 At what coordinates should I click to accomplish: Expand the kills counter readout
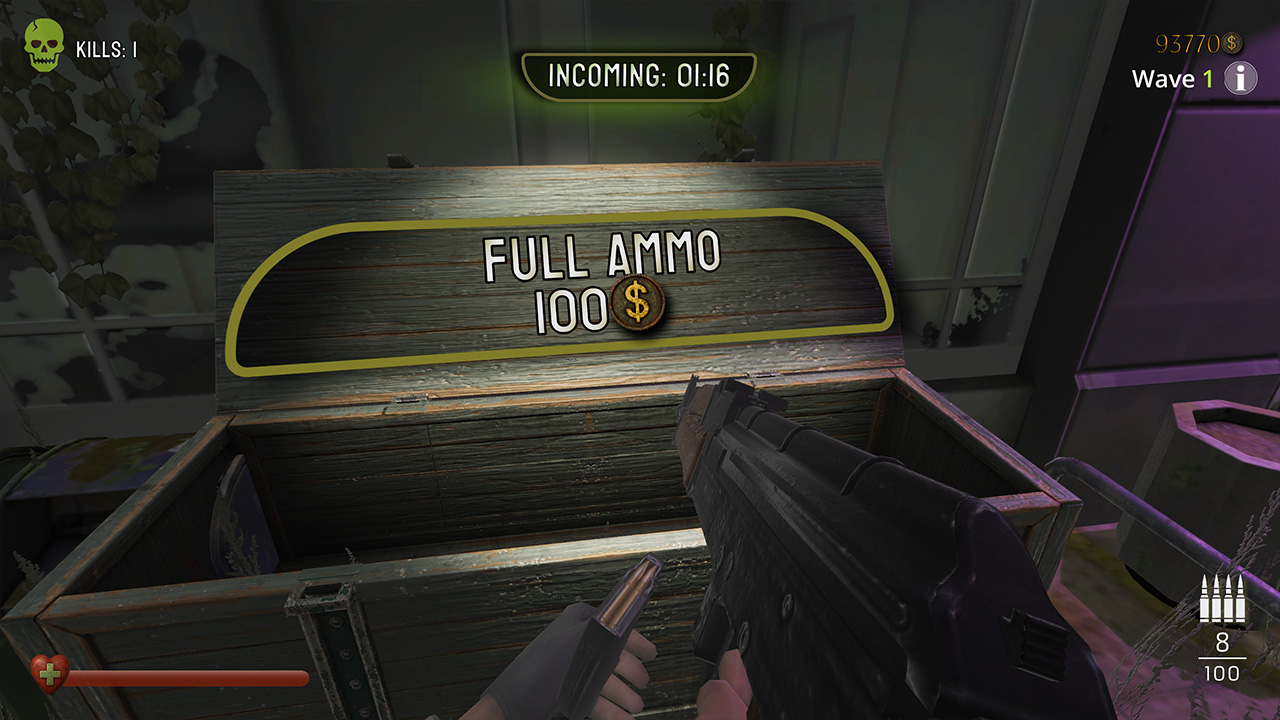pos(107,47)
